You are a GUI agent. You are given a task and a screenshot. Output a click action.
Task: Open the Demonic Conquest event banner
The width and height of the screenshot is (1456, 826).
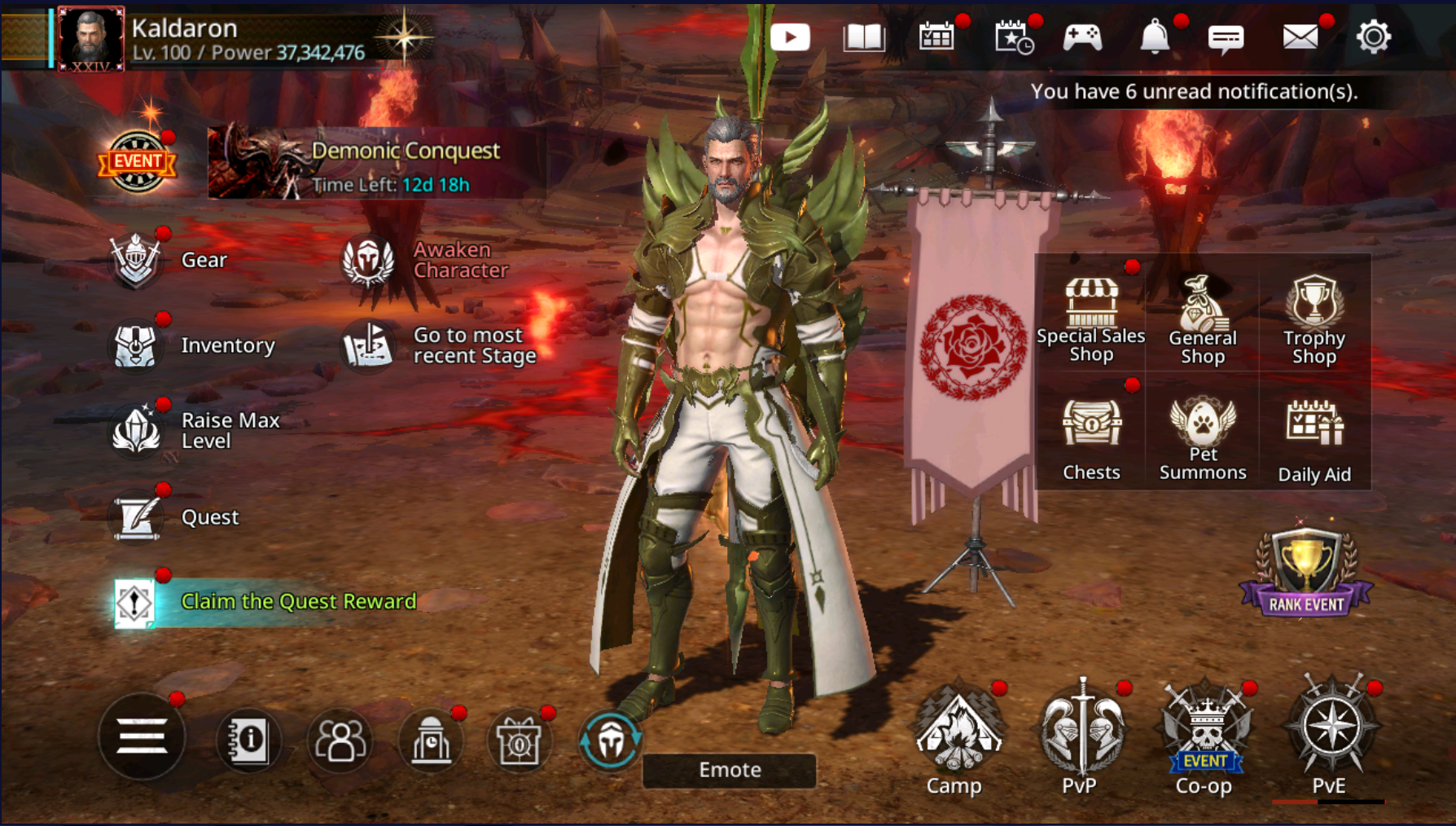tap(375, 162)
